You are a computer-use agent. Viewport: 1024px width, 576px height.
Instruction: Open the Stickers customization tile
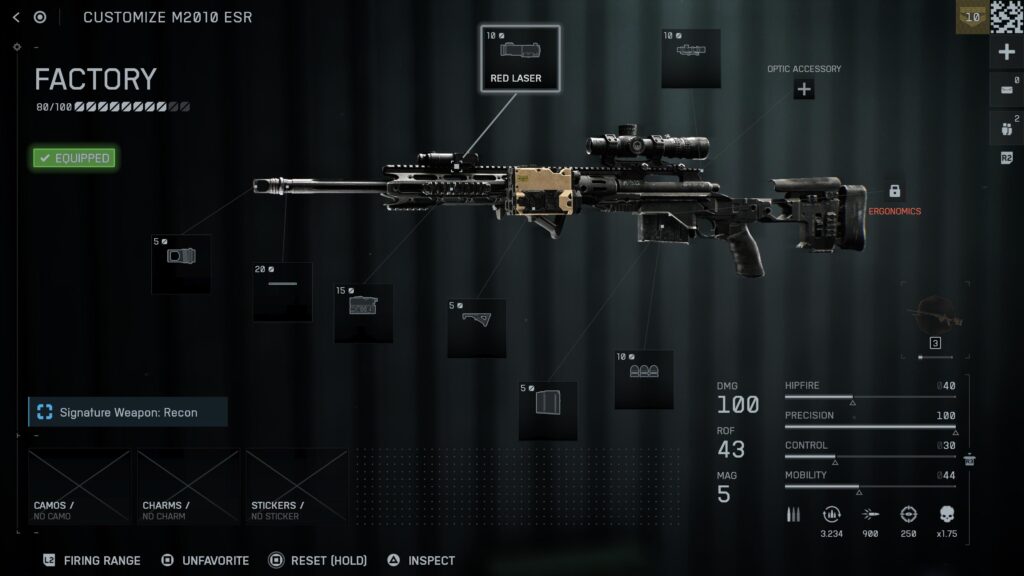tap(296, 486)
